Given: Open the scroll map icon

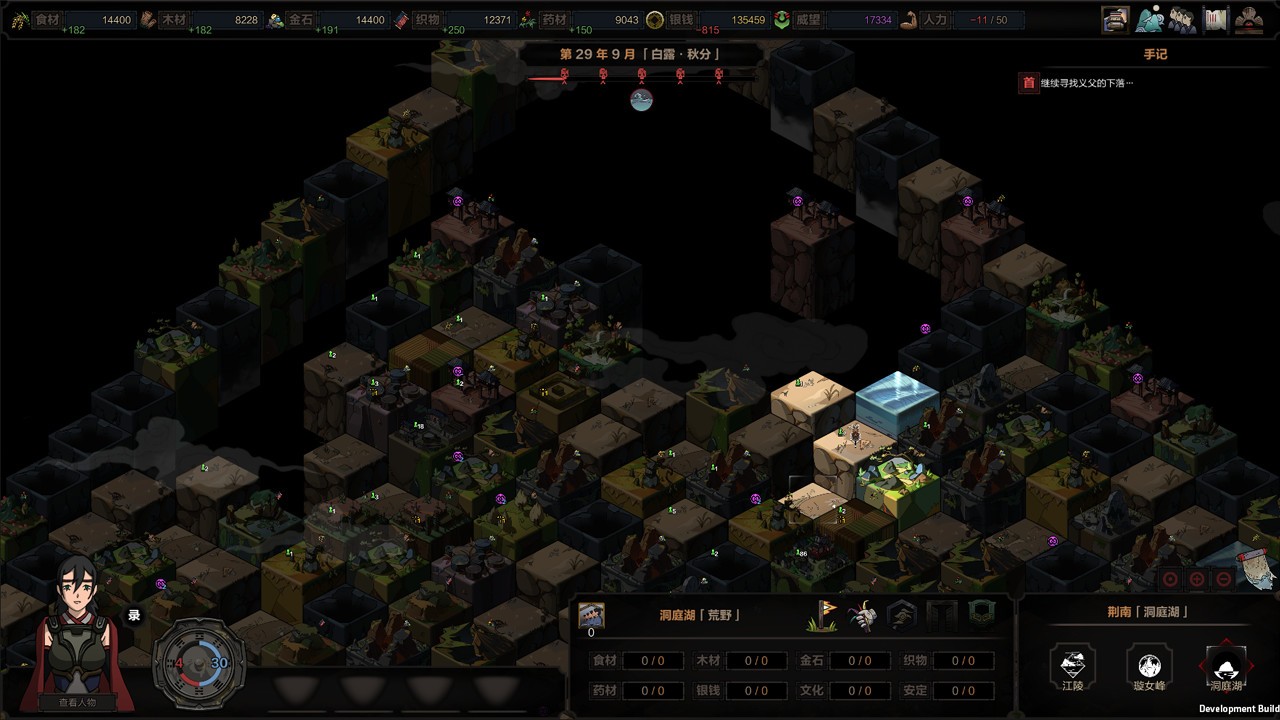Looking at the screenshot, I should click(1215, 19).
